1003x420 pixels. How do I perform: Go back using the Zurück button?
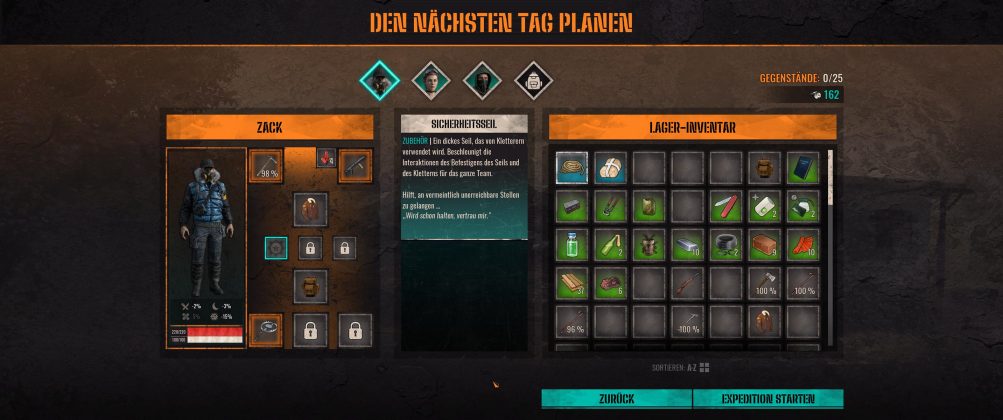[615, 399]
